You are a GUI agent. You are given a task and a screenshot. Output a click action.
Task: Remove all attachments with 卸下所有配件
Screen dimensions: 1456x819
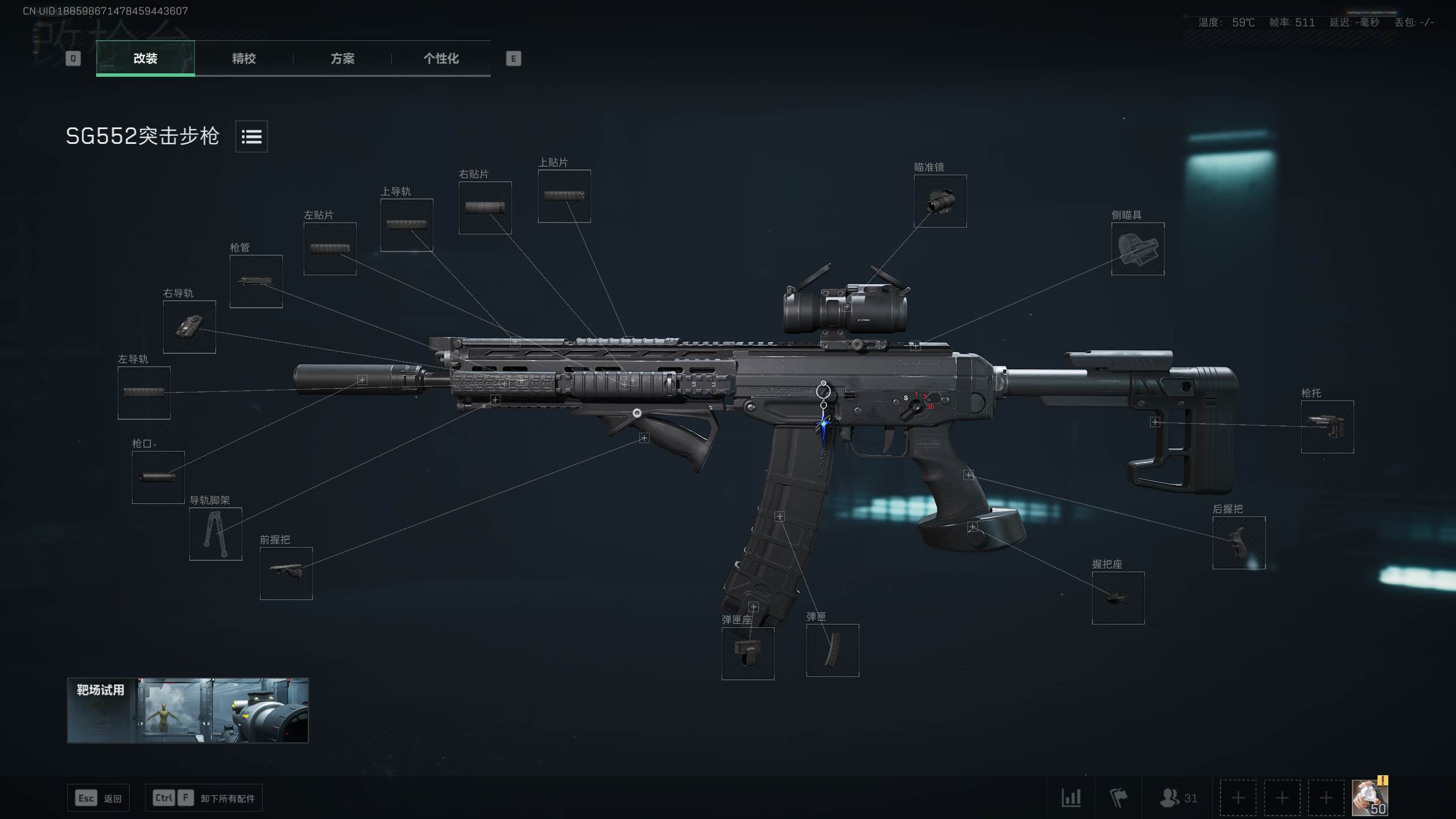[204, 798]
